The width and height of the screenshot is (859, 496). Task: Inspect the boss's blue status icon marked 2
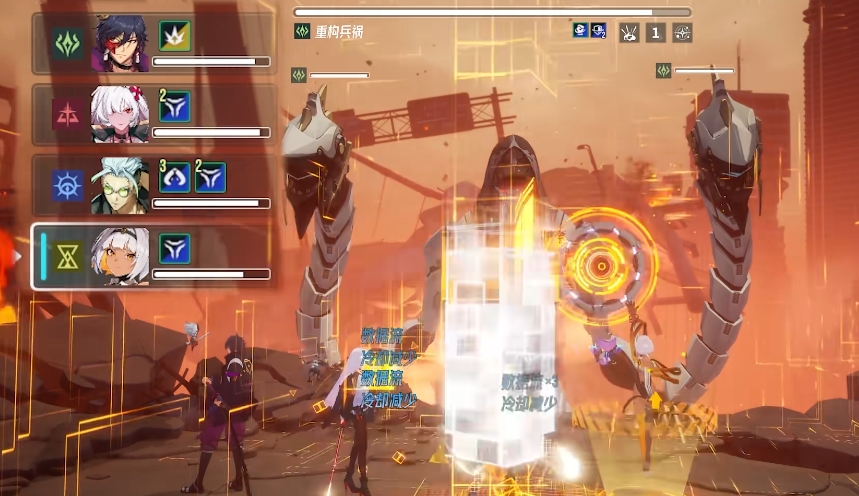(x=598, y=31)
